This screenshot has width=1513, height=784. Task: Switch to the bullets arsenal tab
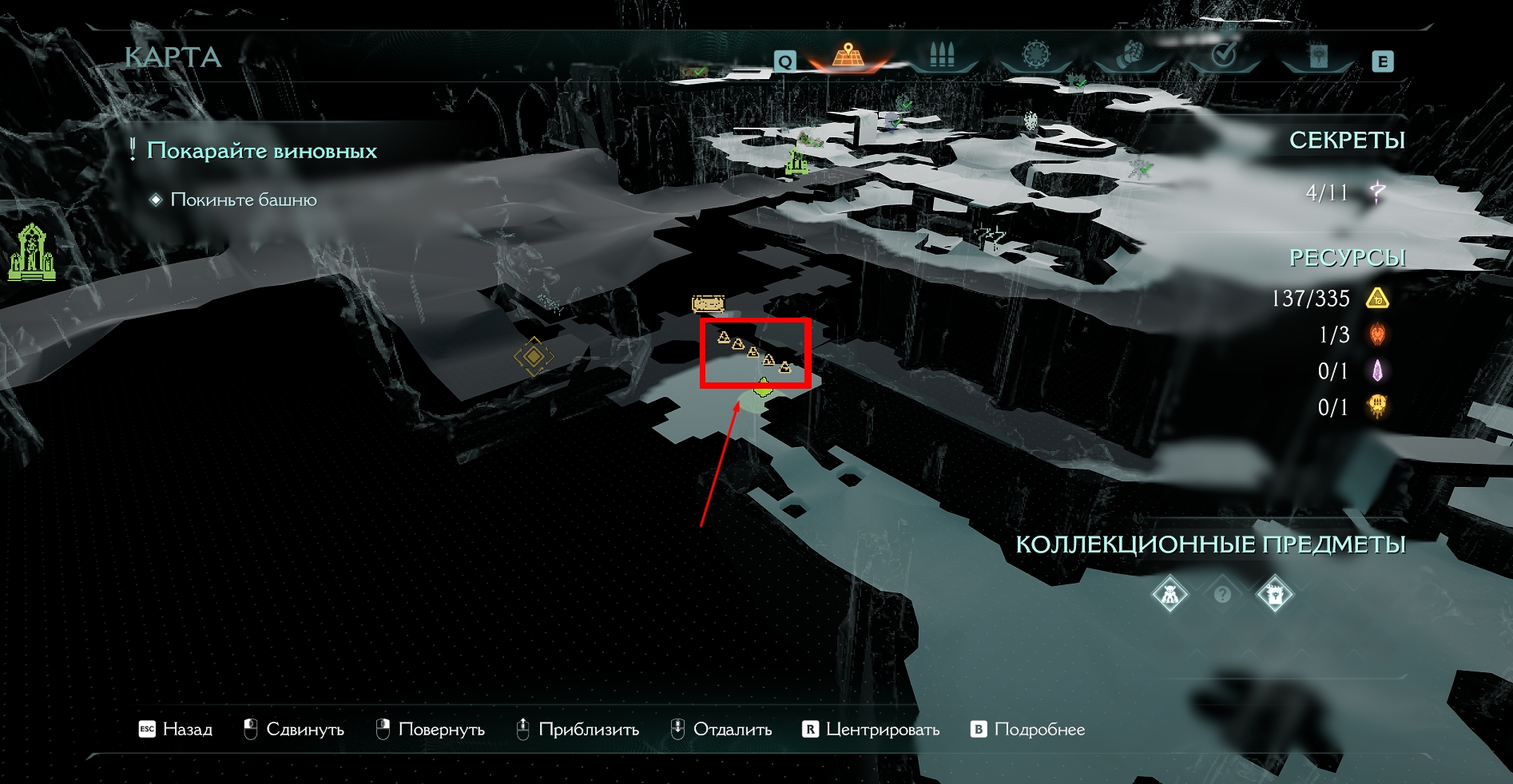point(943,55)
